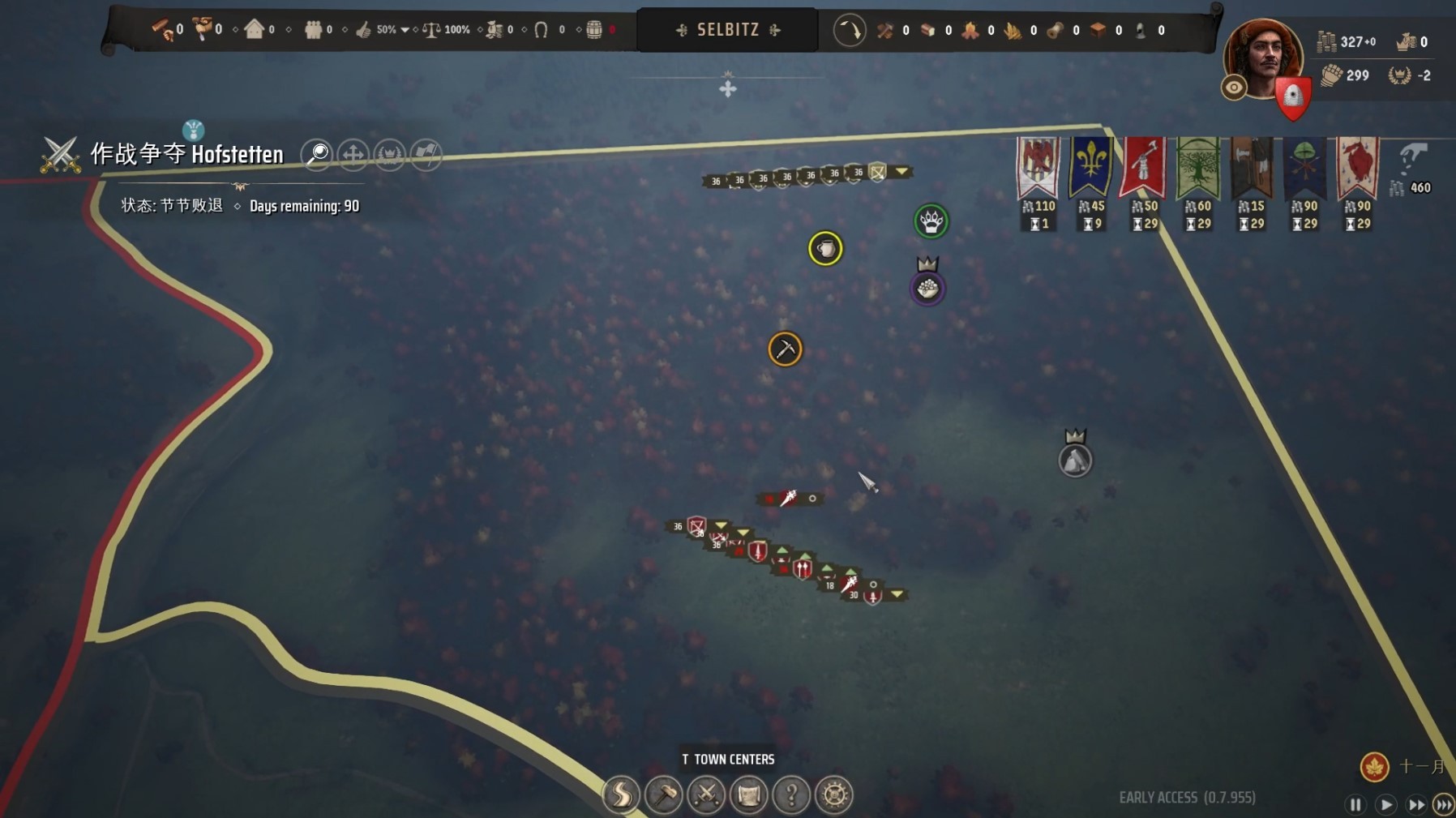
Task: Select the green tree mercenary banner
Action: click(1197, 168)
